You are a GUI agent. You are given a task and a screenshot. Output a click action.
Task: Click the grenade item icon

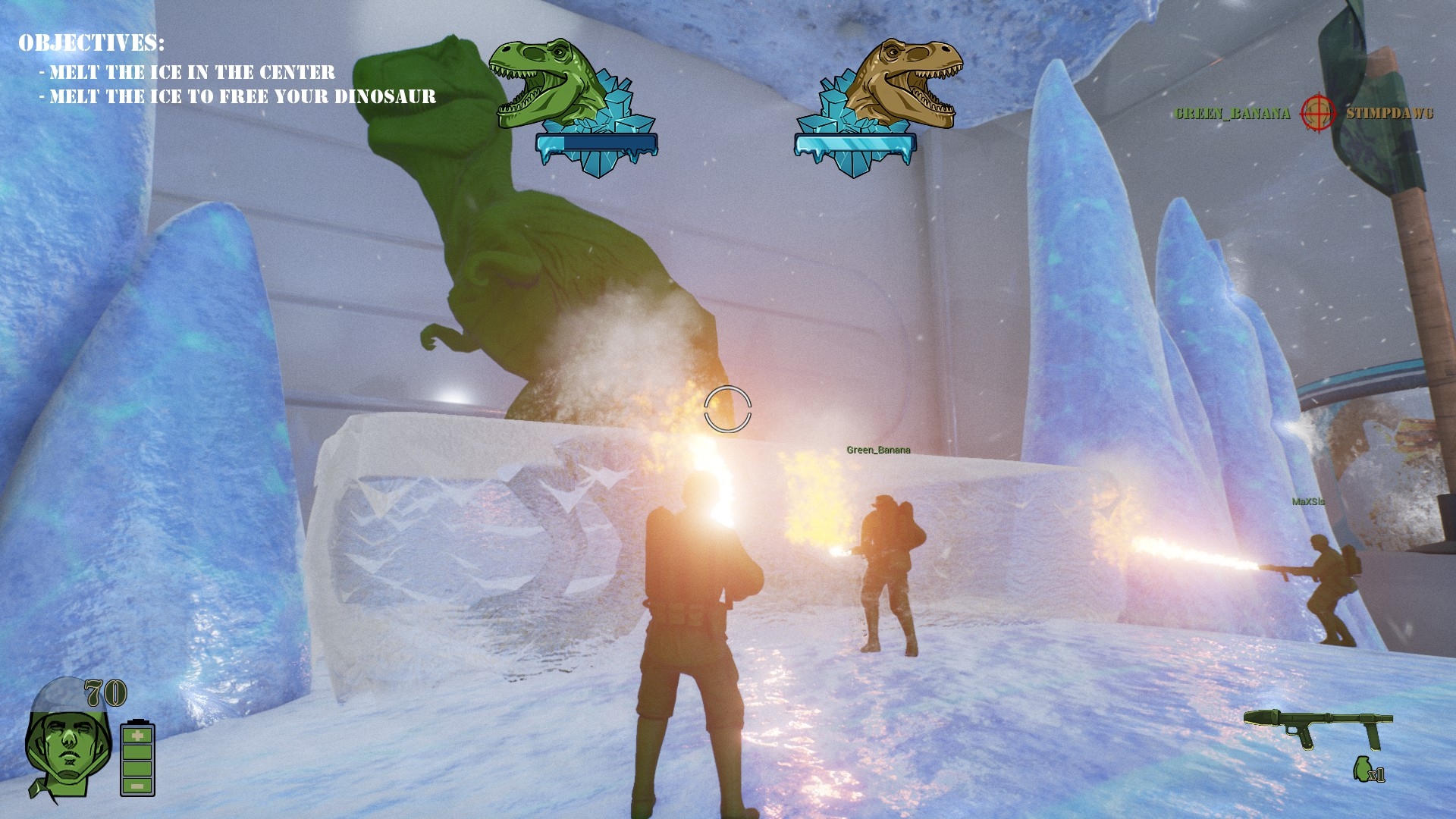(1362, 770)
